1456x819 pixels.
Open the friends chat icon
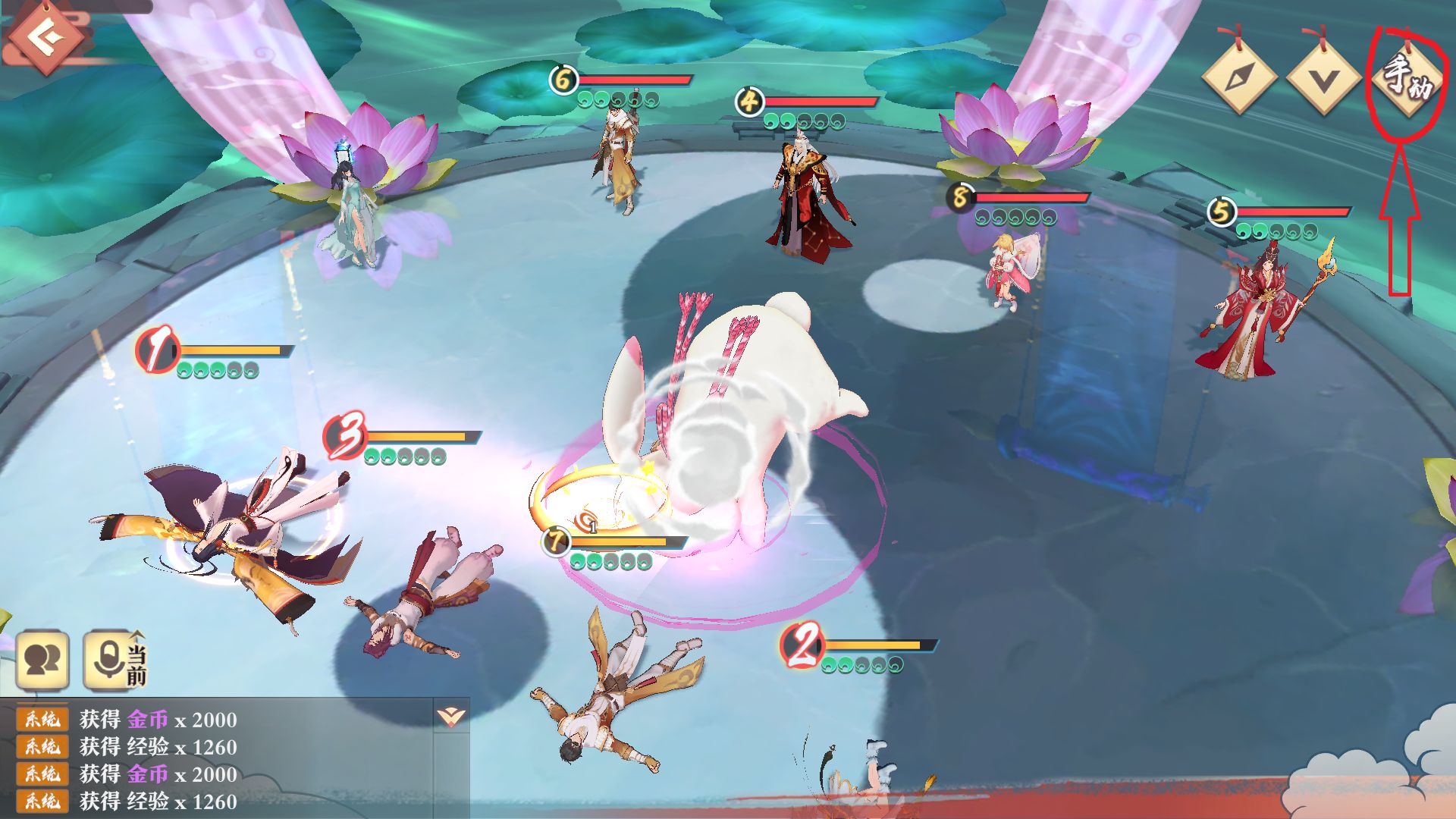coord(42,660)
